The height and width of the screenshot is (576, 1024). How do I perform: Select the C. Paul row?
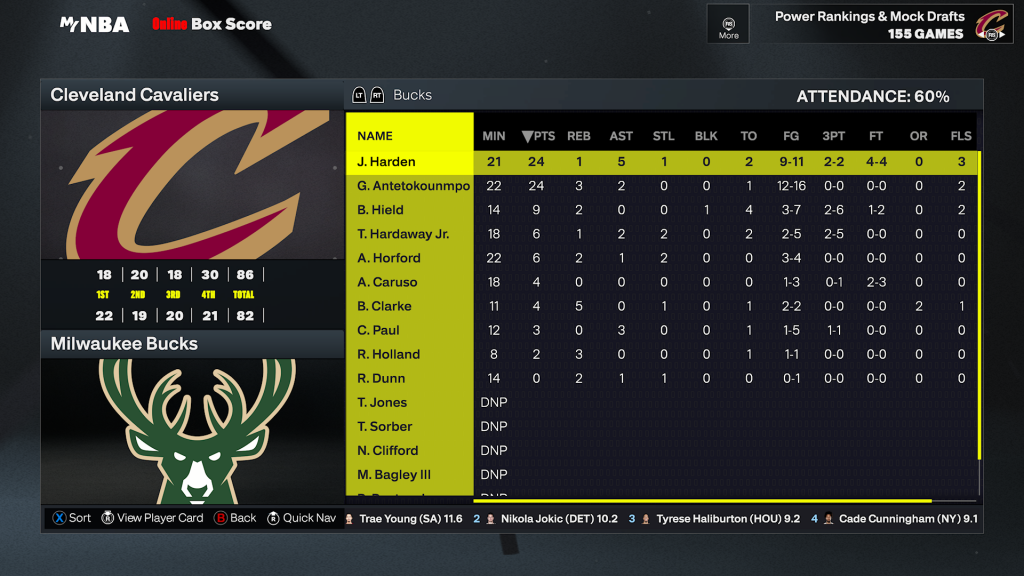point(378,330)
